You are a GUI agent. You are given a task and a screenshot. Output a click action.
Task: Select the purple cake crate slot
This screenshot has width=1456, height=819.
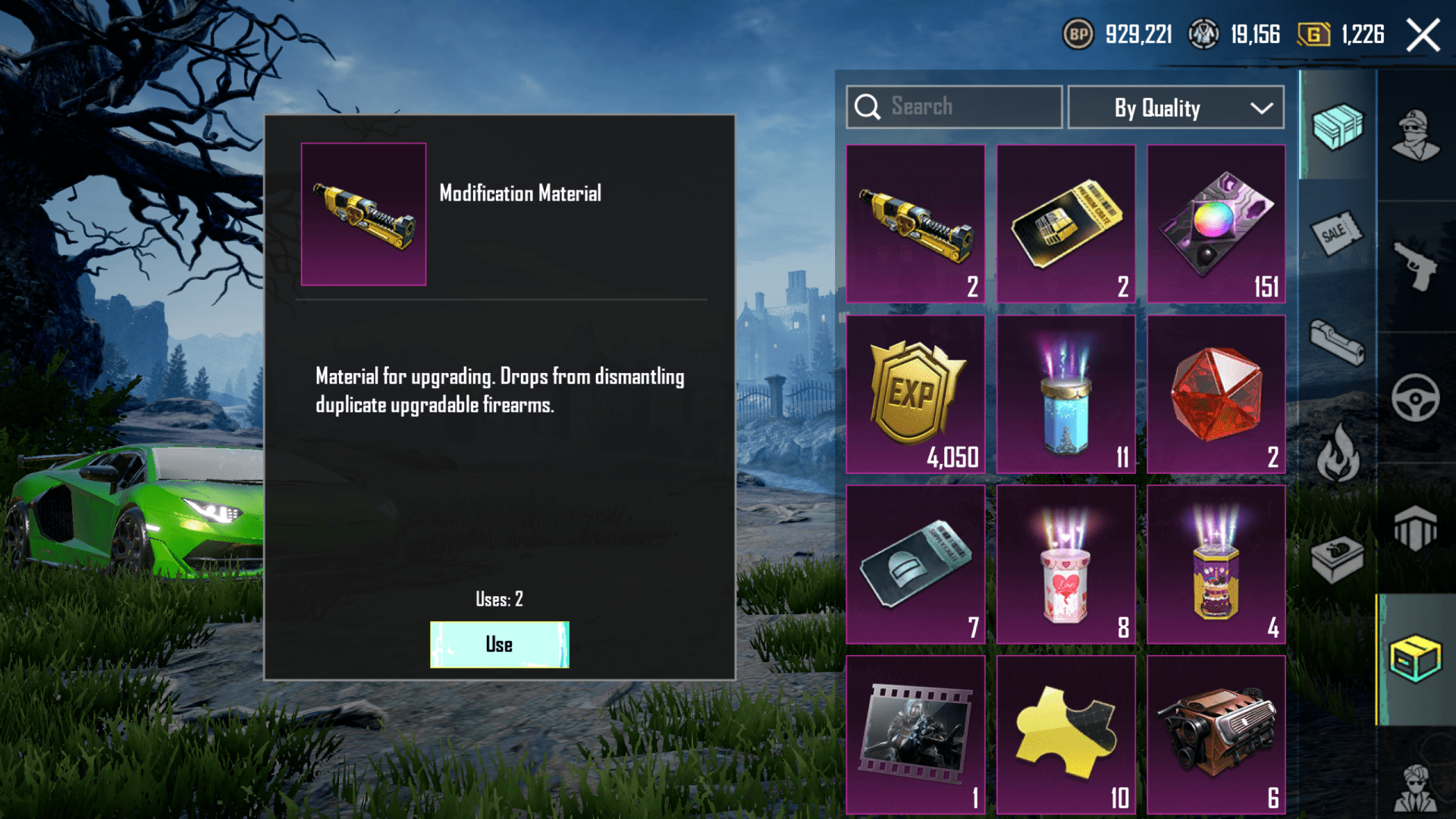[x=1216, y=565]
